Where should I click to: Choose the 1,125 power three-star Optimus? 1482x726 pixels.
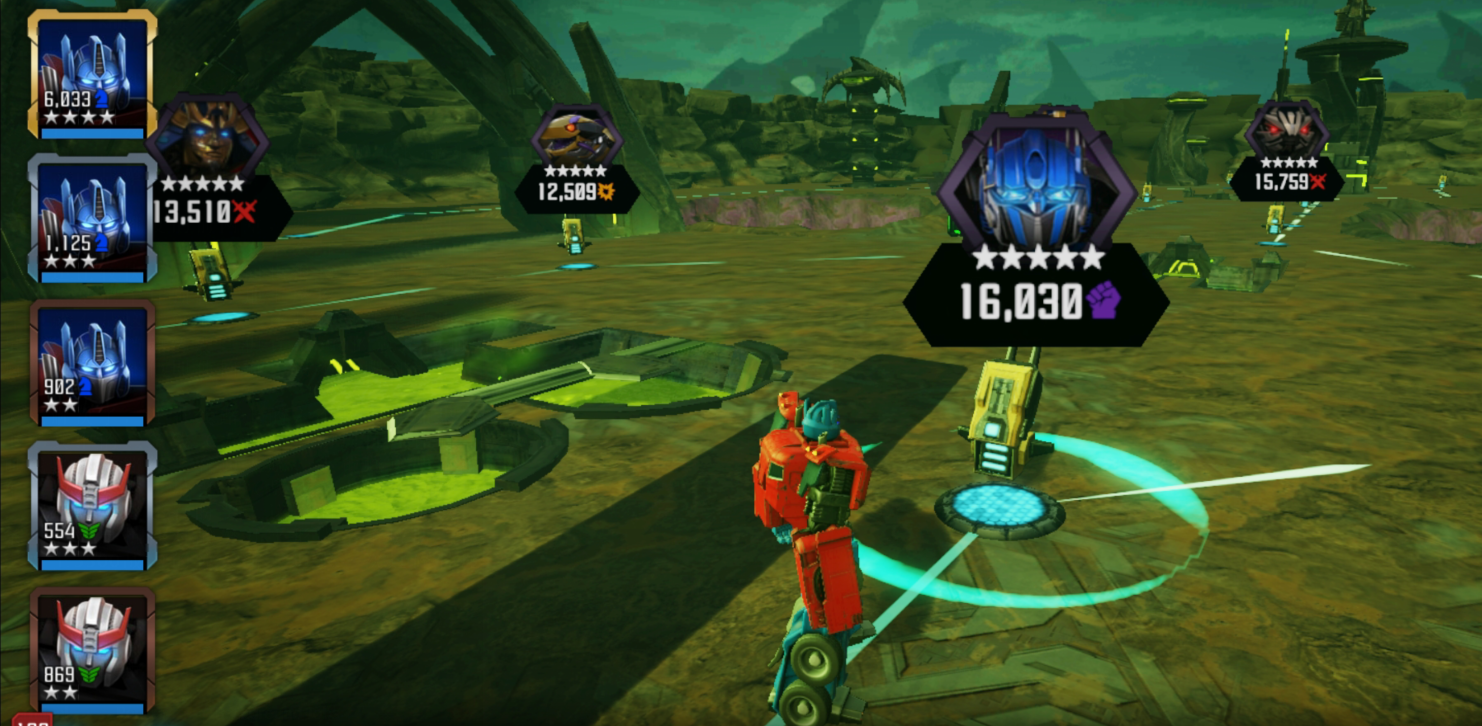click(92, 217)
